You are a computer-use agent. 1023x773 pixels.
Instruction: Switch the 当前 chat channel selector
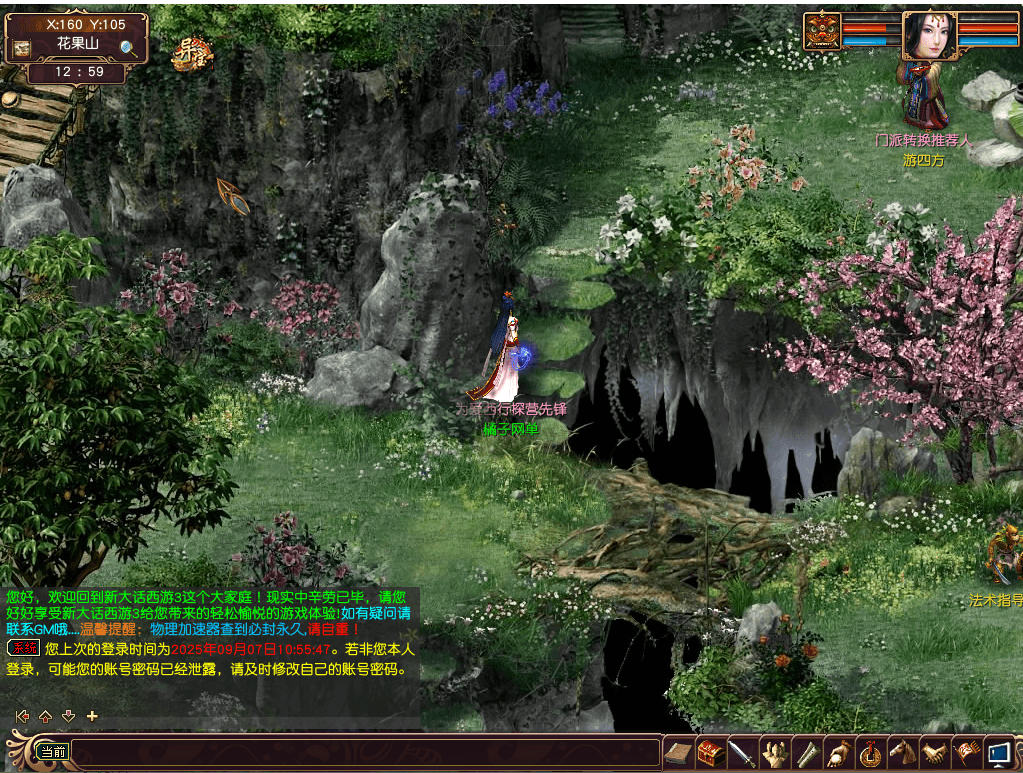pyautogui.click(x=52, y=752)
